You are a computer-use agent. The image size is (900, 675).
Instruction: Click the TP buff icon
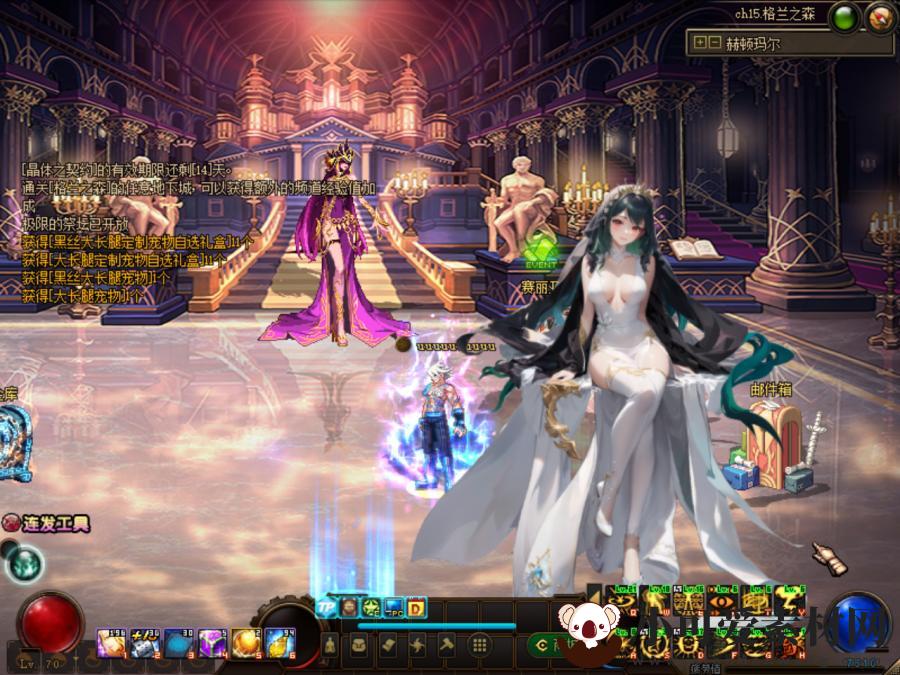click(325, 606)
